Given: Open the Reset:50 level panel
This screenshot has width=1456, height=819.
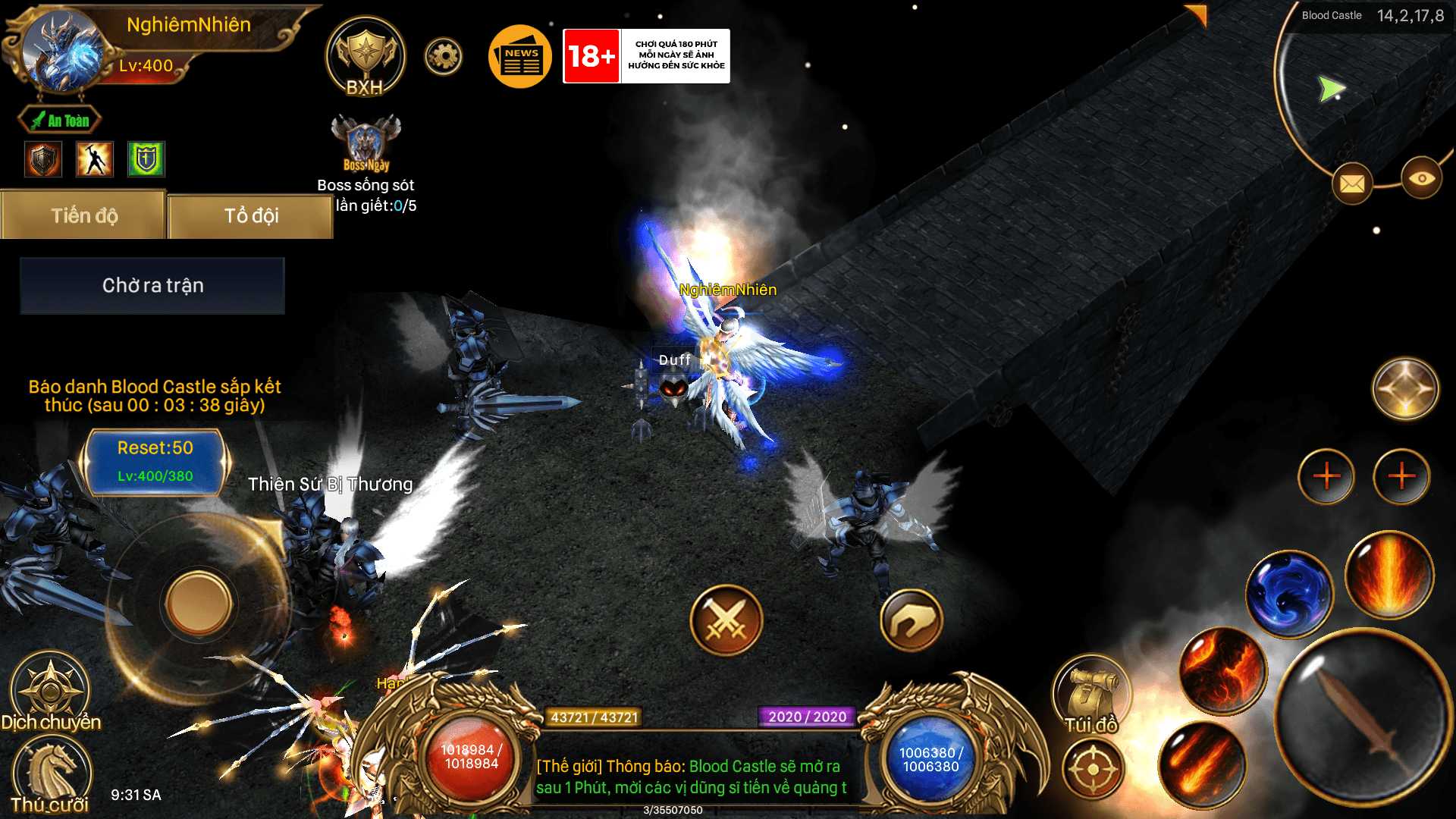Looking at the screenshot, I should coord(155,461).
